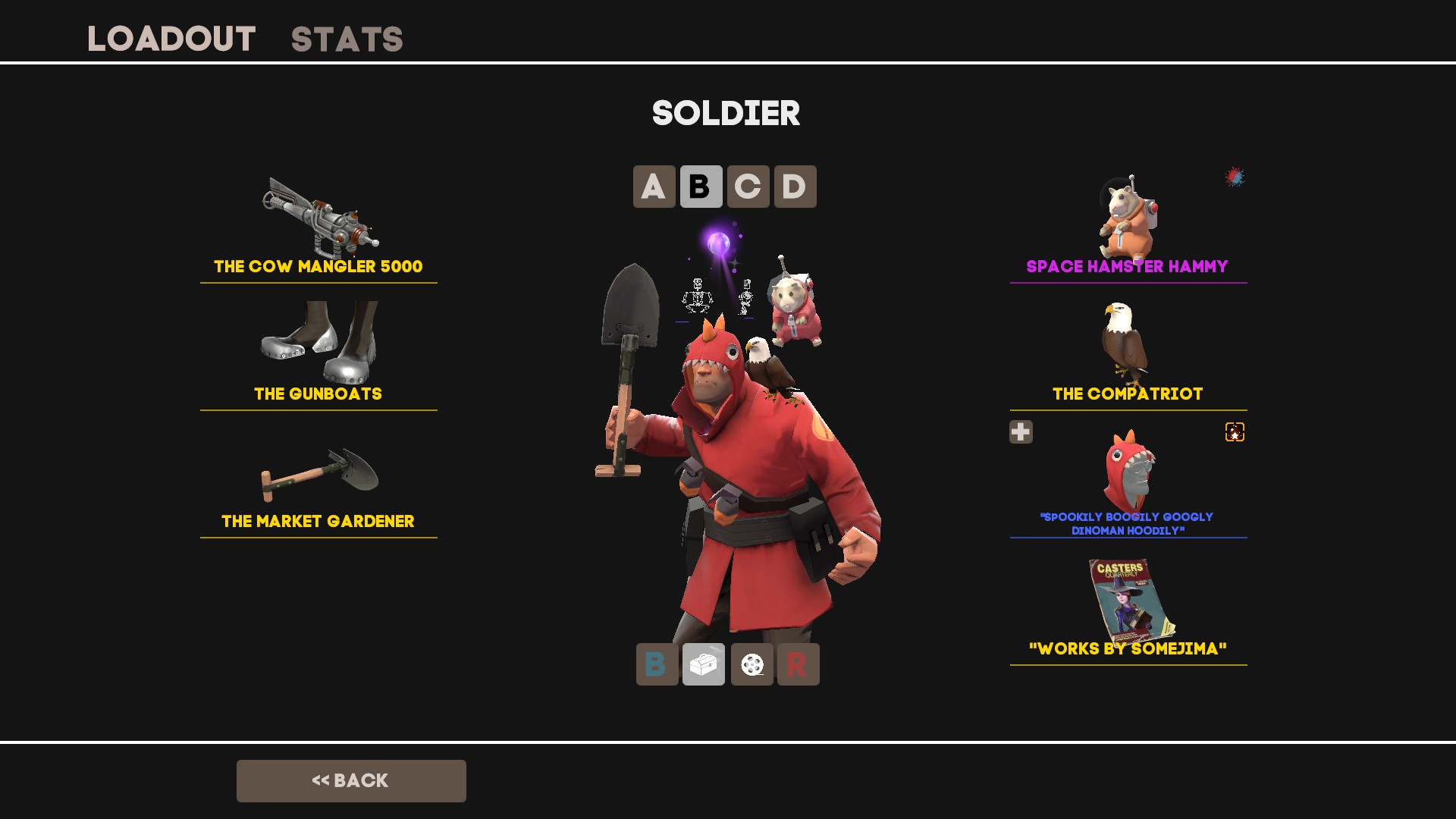Preview the character on BLU team
The height and width of the screenshot is (819, 1456).
(x=657, y=664)
